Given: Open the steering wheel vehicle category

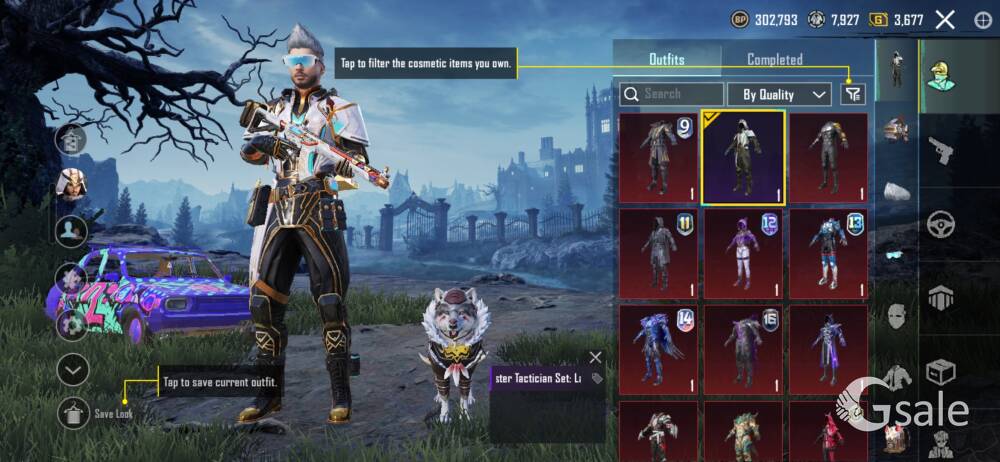Looking at the screenshot, I should click(940, 224).
